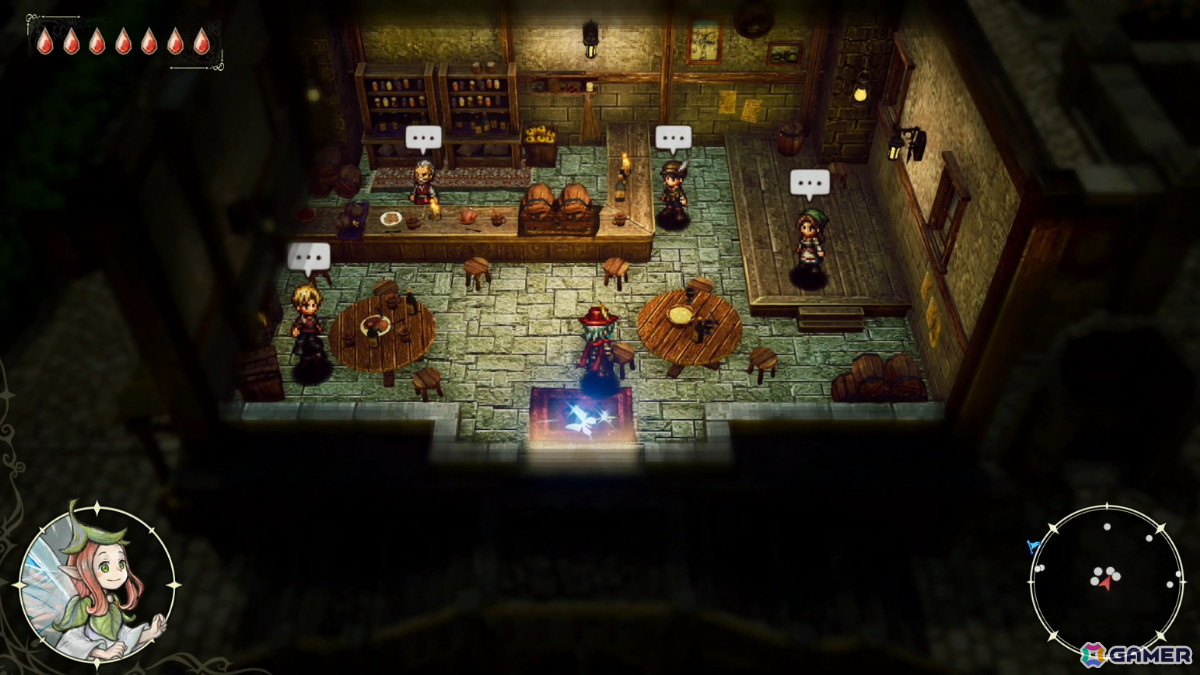Click the speech bubble above the blond boy

coord(309,257)
